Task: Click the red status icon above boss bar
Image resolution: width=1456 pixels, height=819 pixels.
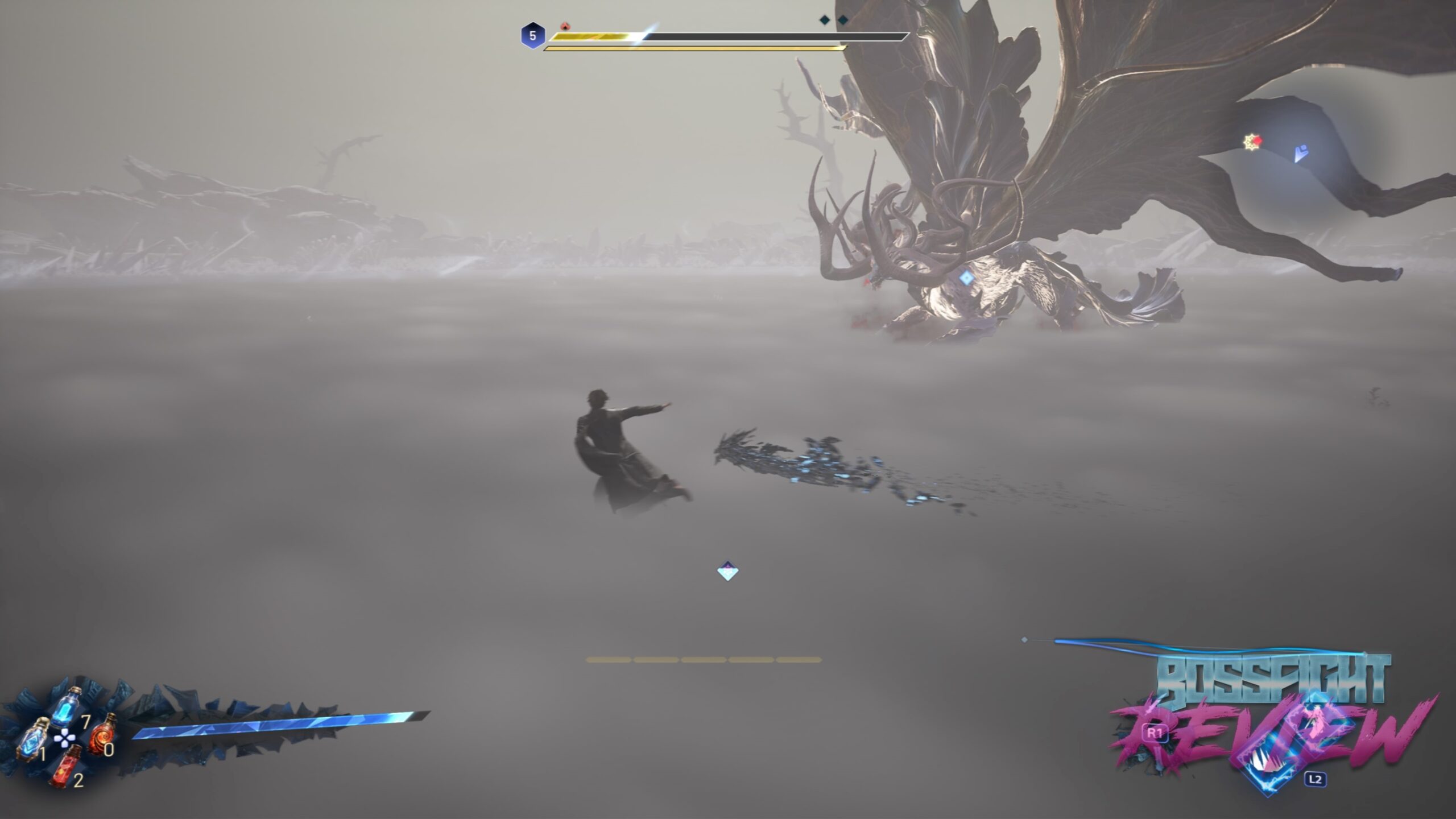Action: [x=565, y=26]
